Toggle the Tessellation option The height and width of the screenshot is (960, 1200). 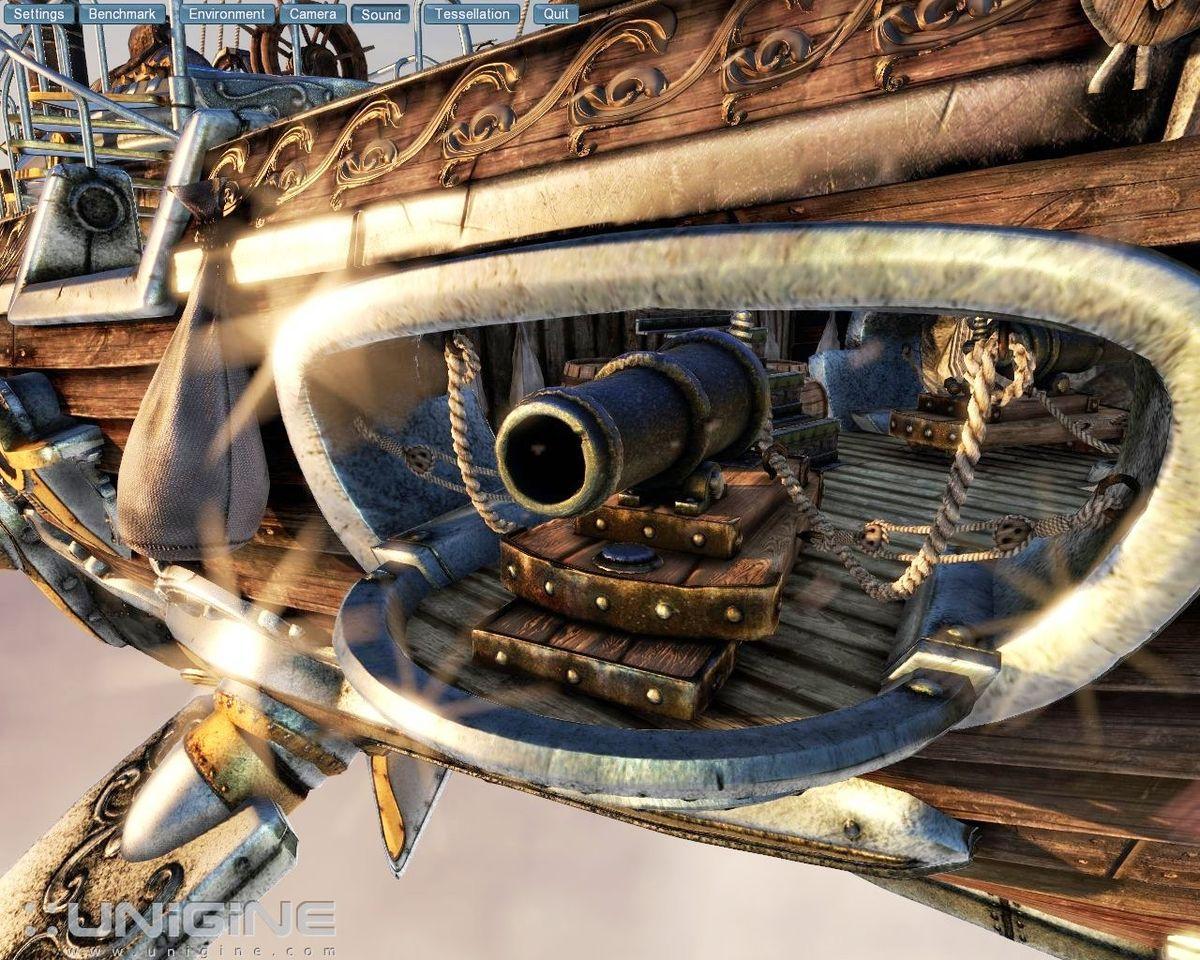[x=471, y=14]
